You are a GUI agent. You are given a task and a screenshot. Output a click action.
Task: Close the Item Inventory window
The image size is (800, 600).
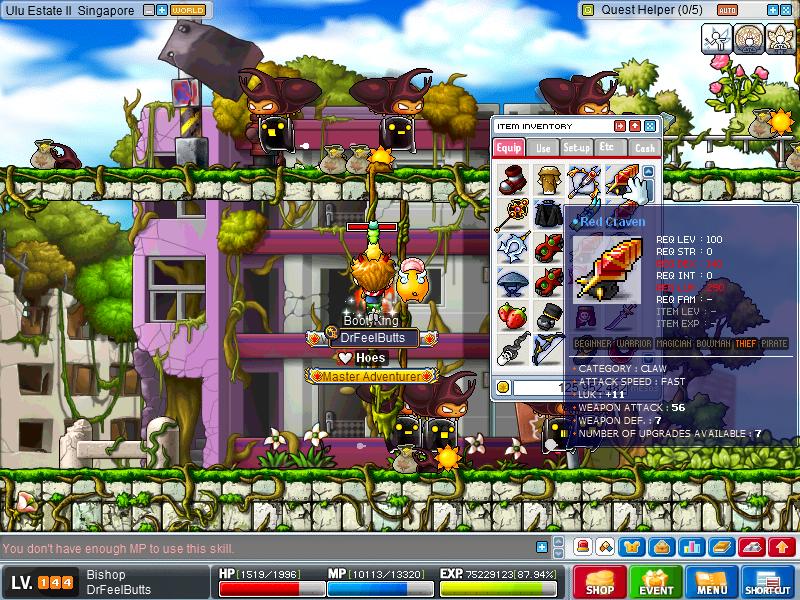coord(650,126)
